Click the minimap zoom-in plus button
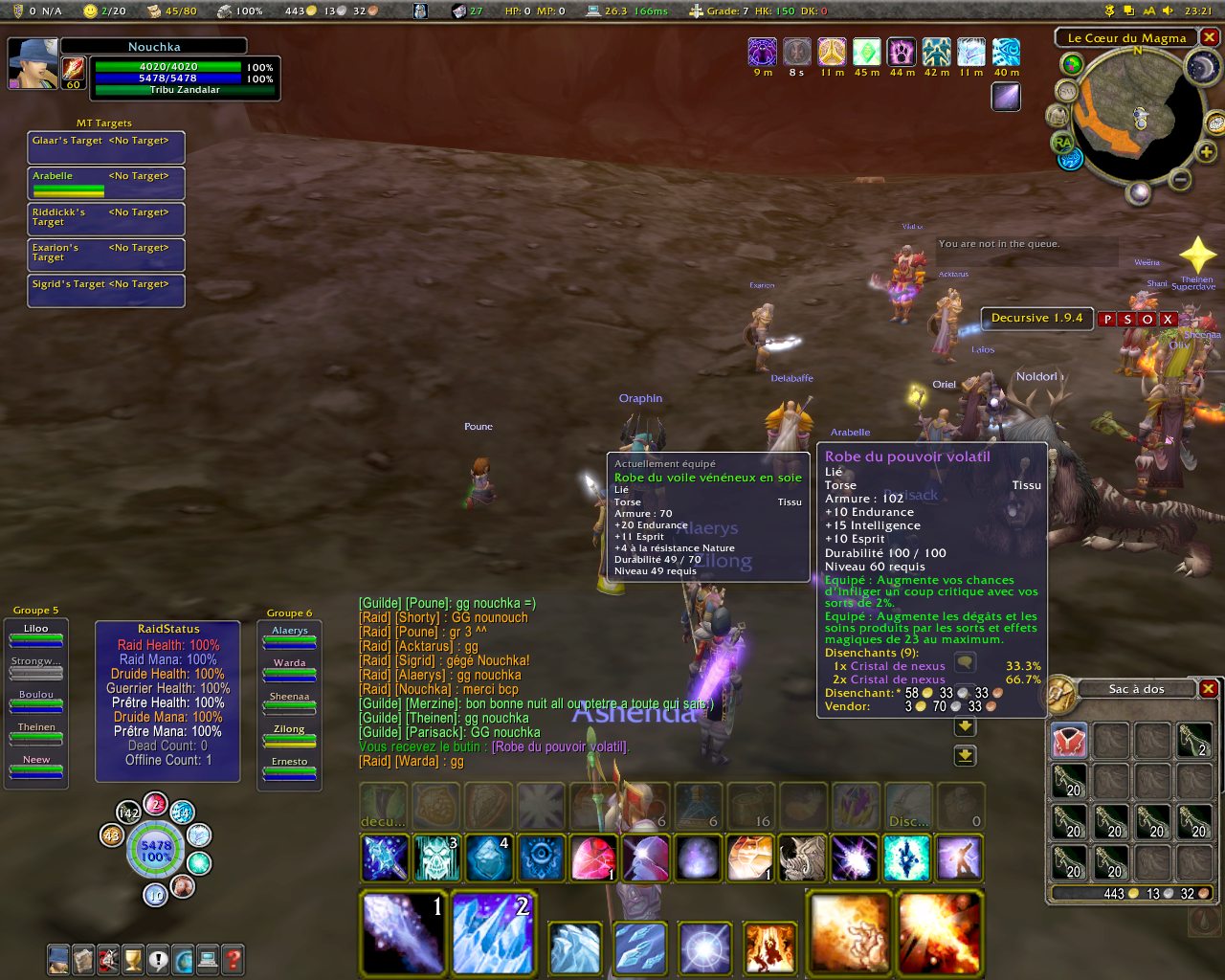Screen dimensions: 1225x980 [x=1206, y=152]
